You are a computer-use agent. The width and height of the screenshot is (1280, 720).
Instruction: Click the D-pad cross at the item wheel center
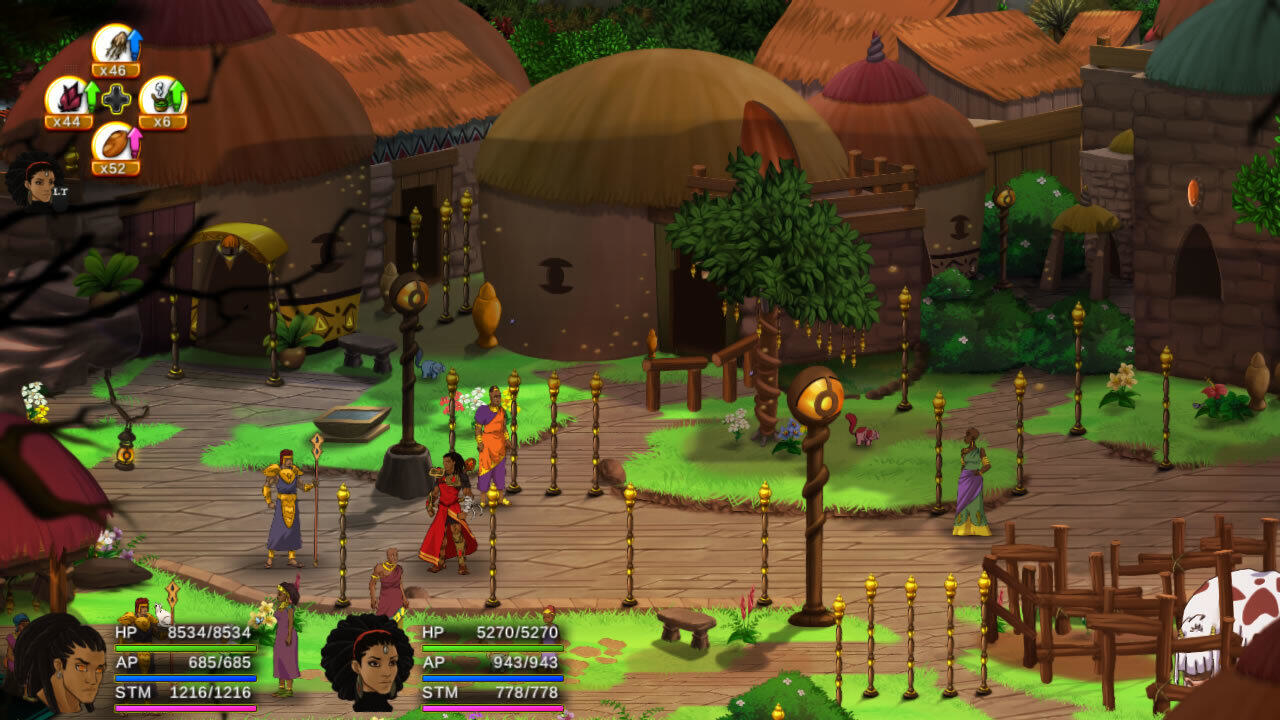[x=115, y=100]
